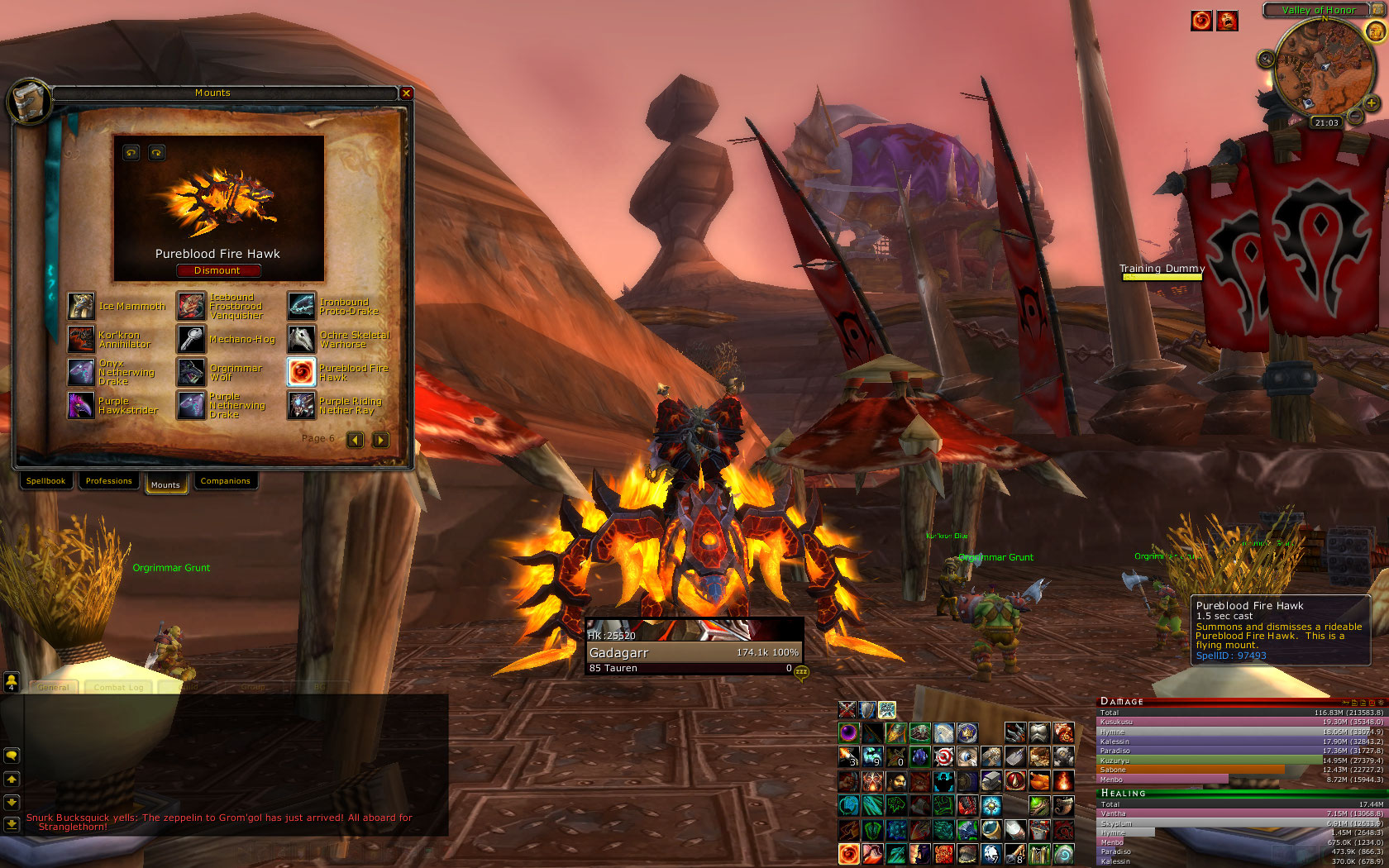Select the Icebound Frostbrood Vanquisher mount
1389x868 pixels.
point(192,306)
